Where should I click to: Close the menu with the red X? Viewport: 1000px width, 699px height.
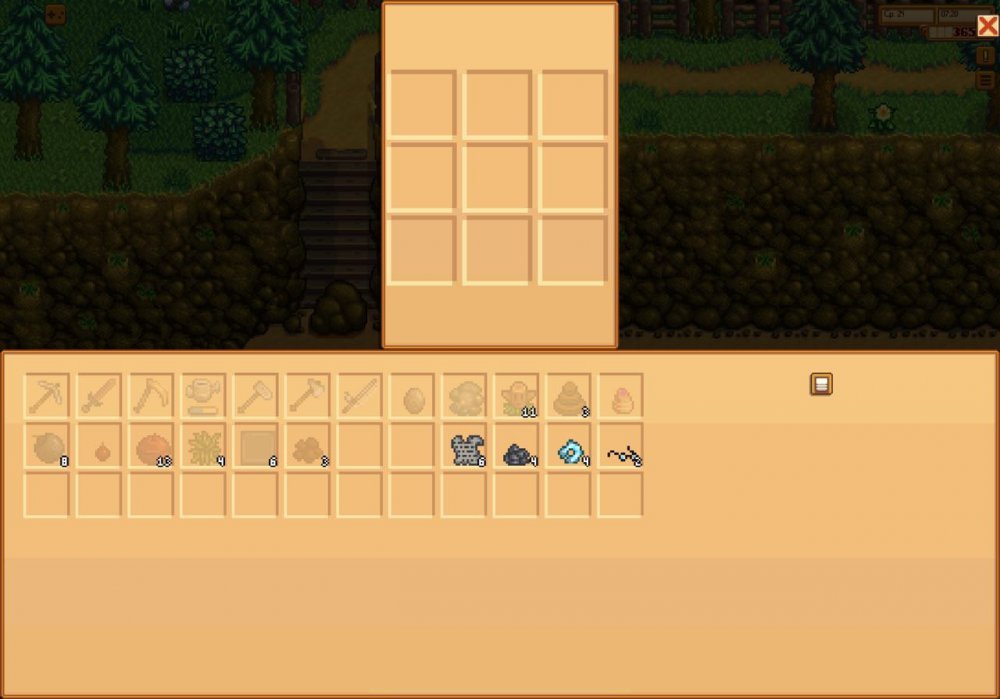point(986,27)
